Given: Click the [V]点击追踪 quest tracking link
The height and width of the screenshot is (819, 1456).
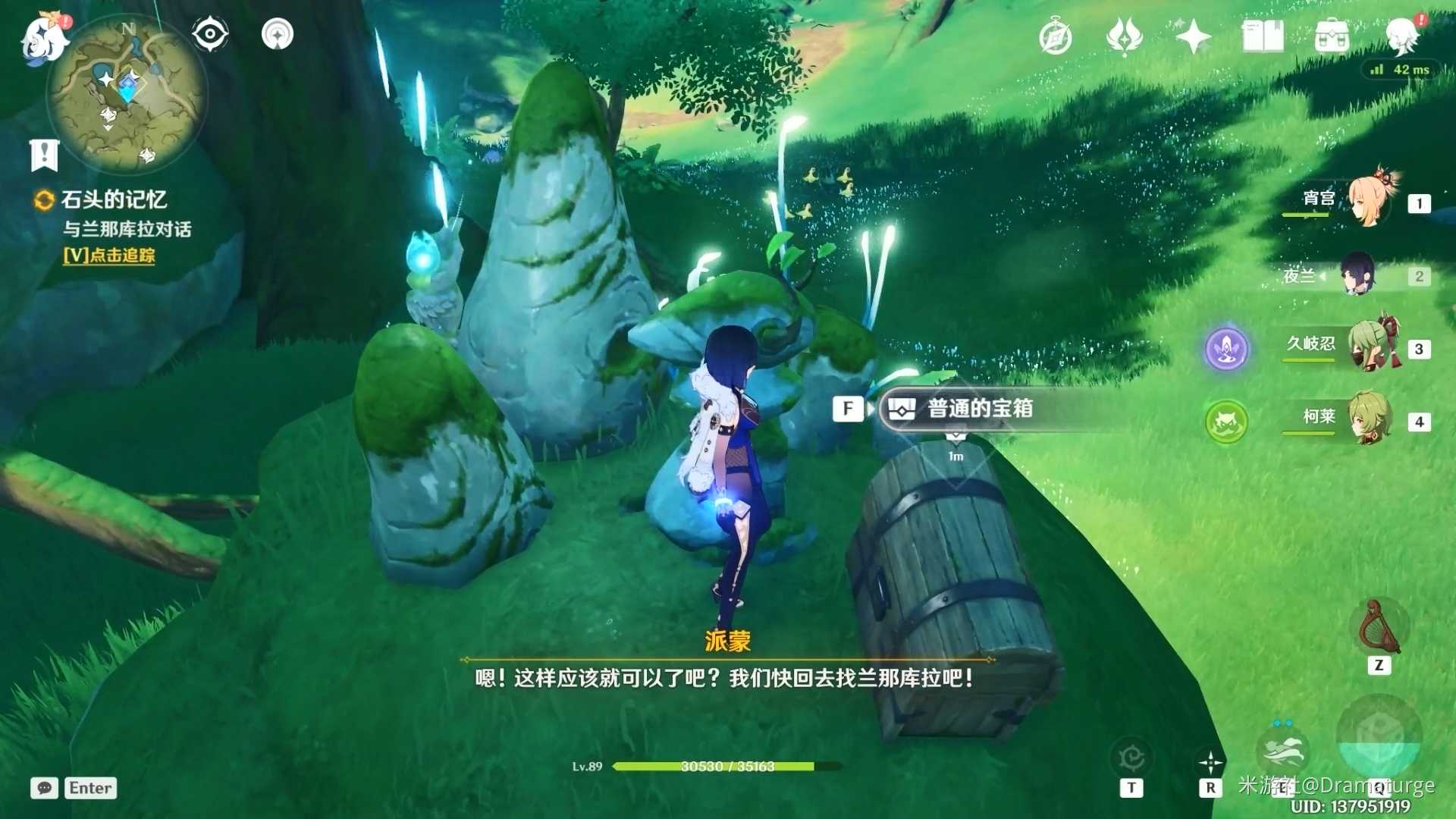Looking at the screenshot, I should pos(110,257).
